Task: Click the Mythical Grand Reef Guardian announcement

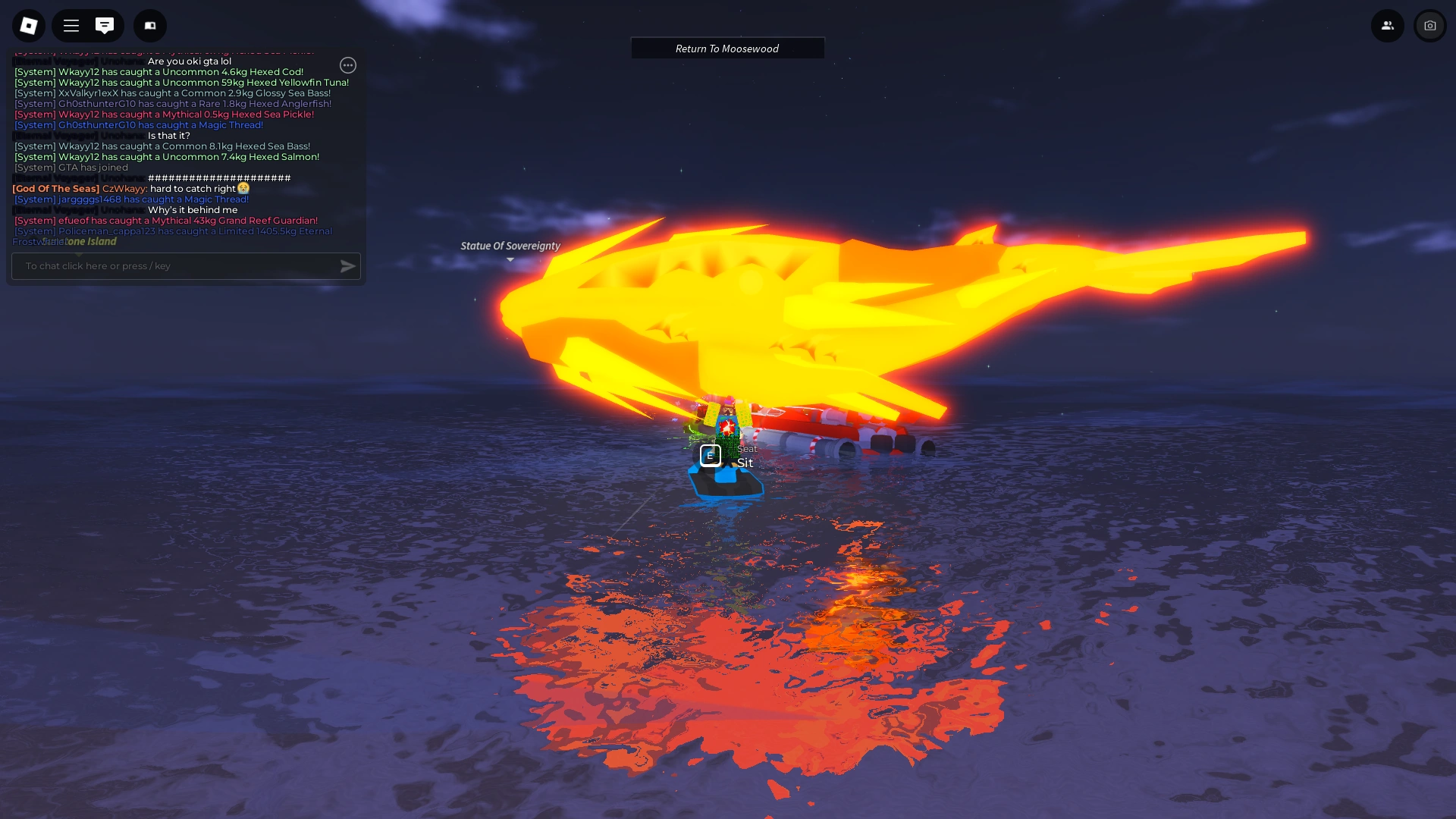Action: [165, 220]
